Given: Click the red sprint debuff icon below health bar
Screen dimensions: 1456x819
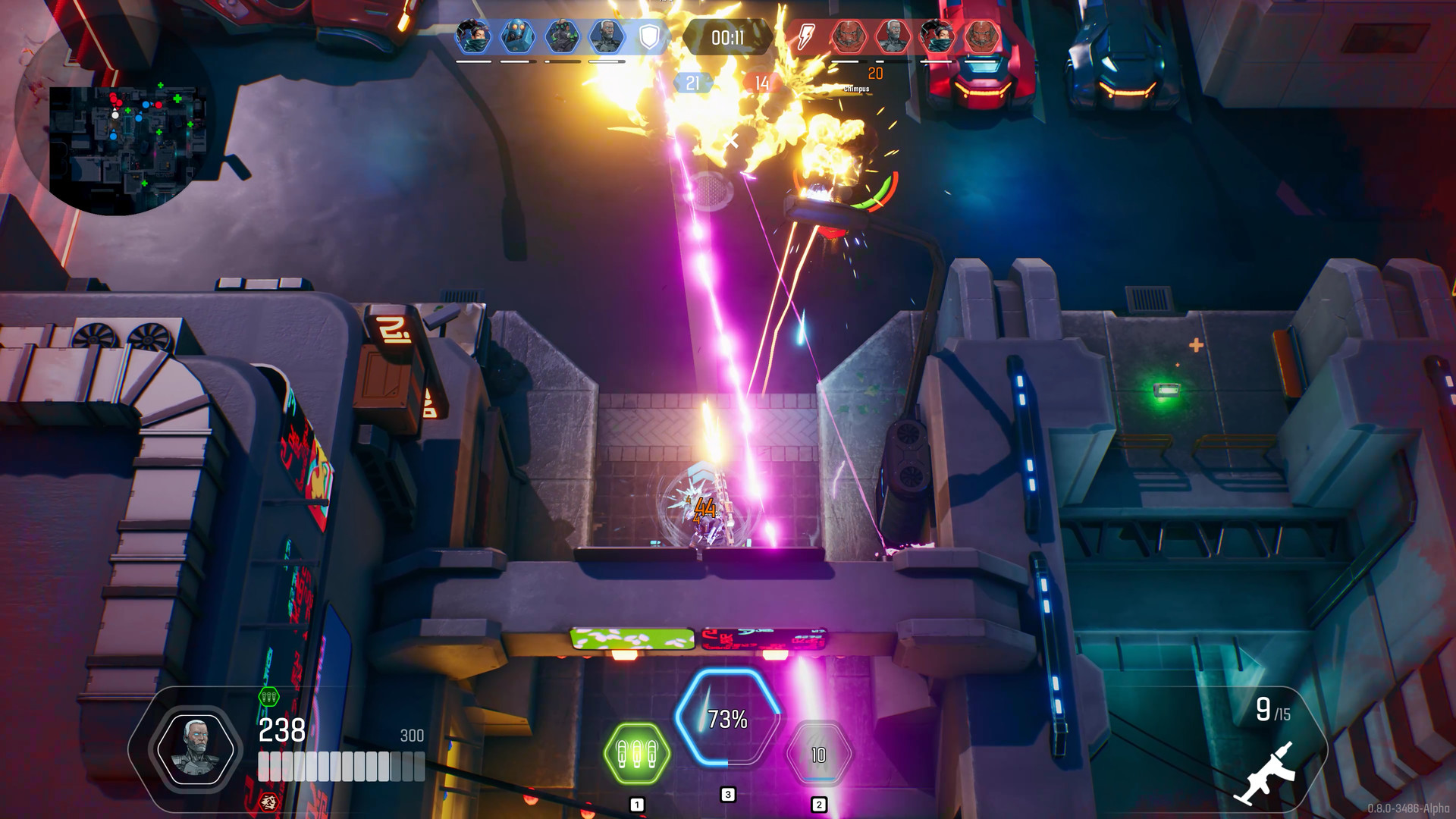Looking at the screenshot, I should tap(269, 802).
